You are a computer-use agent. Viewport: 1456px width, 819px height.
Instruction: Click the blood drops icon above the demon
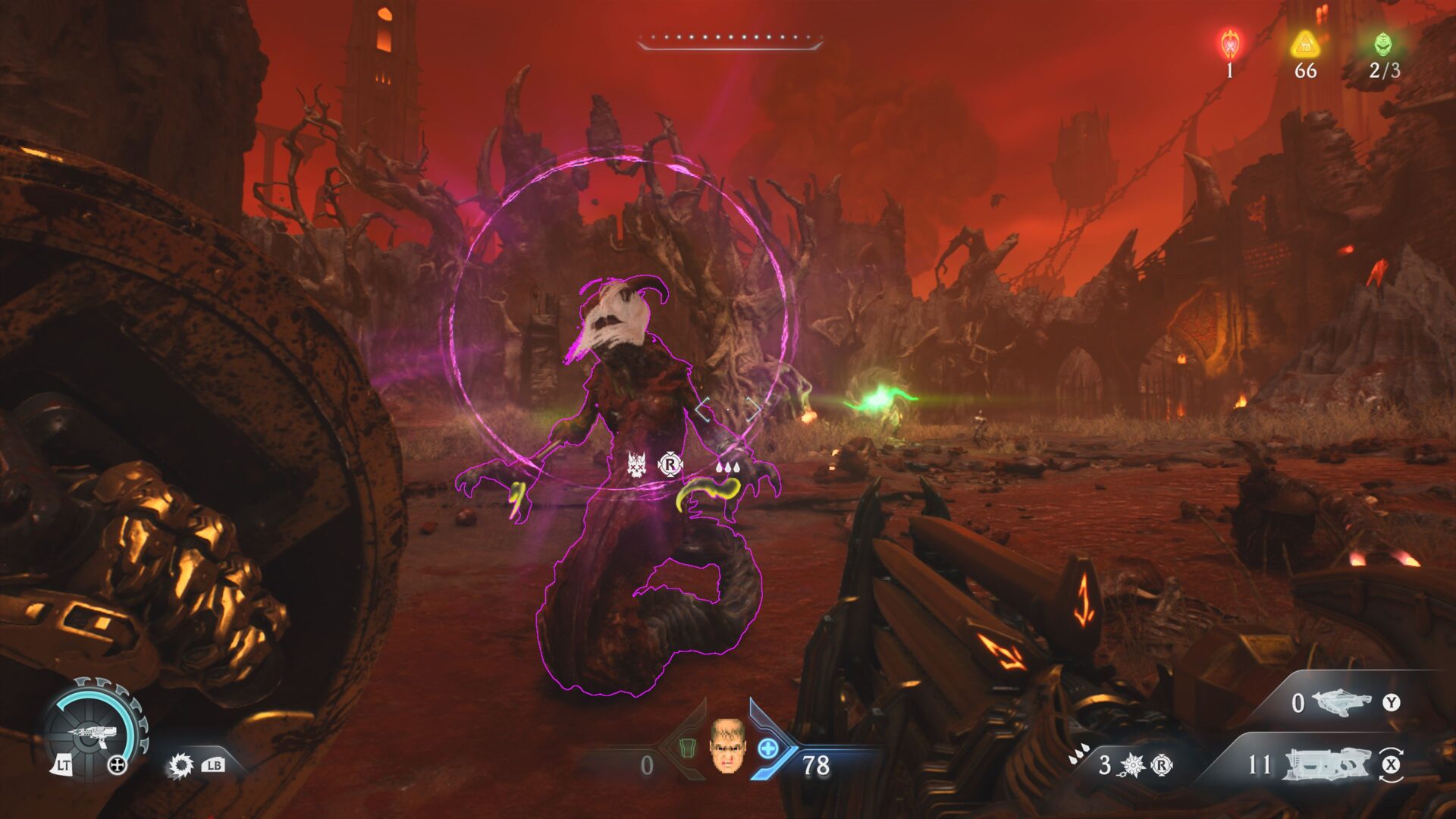point(728,467)
